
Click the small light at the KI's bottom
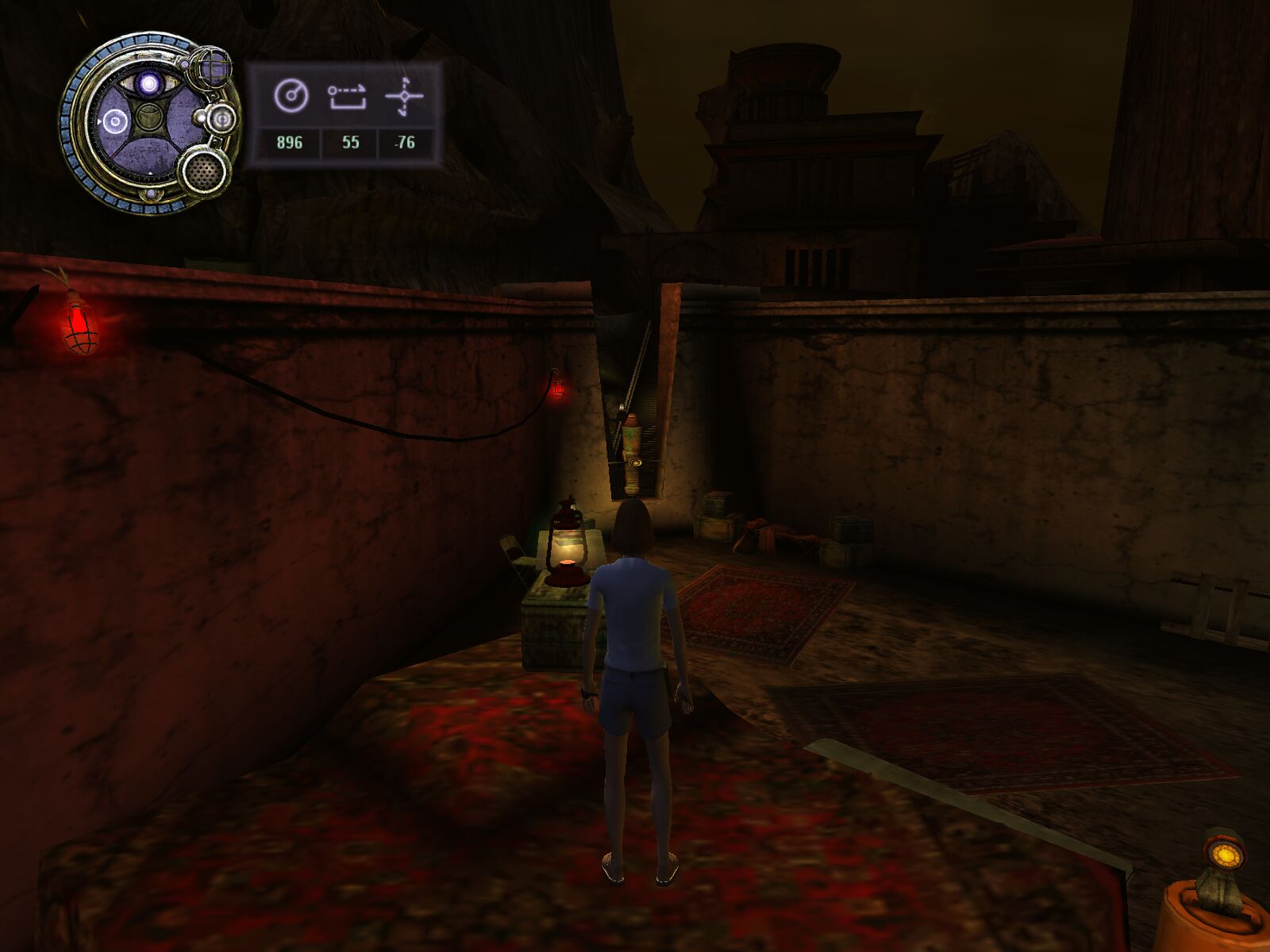point(151,195)
